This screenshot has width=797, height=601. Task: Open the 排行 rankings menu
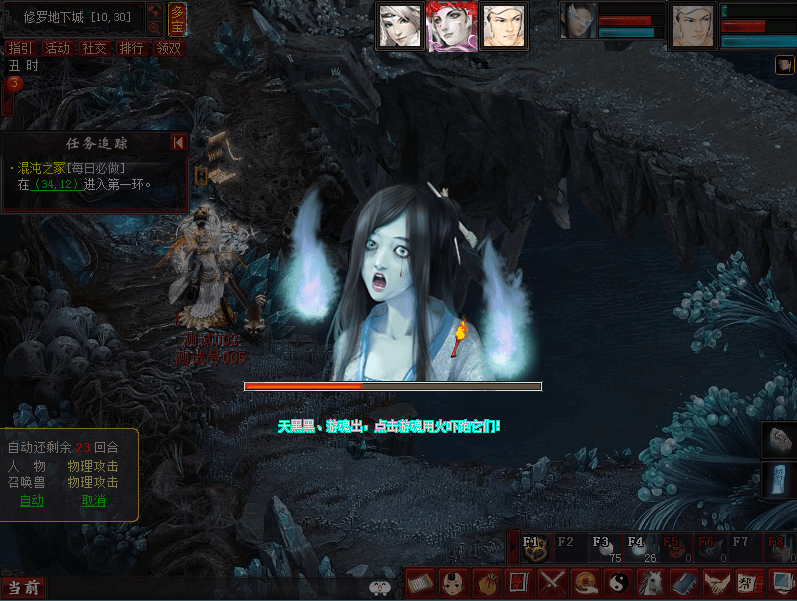[131, 48]
